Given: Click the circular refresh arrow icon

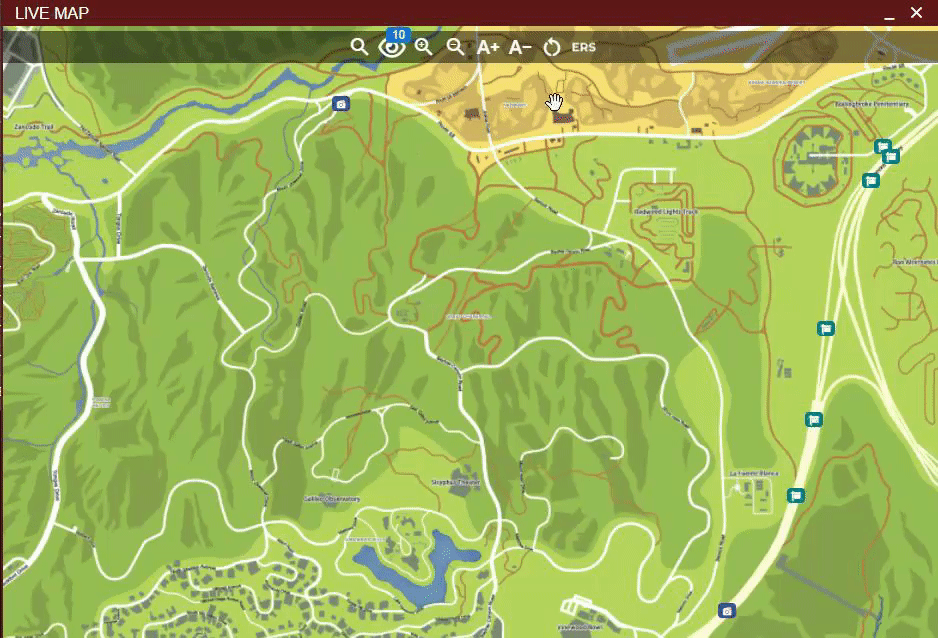Looking at the screenshot, I should click(x=552, y=47).
